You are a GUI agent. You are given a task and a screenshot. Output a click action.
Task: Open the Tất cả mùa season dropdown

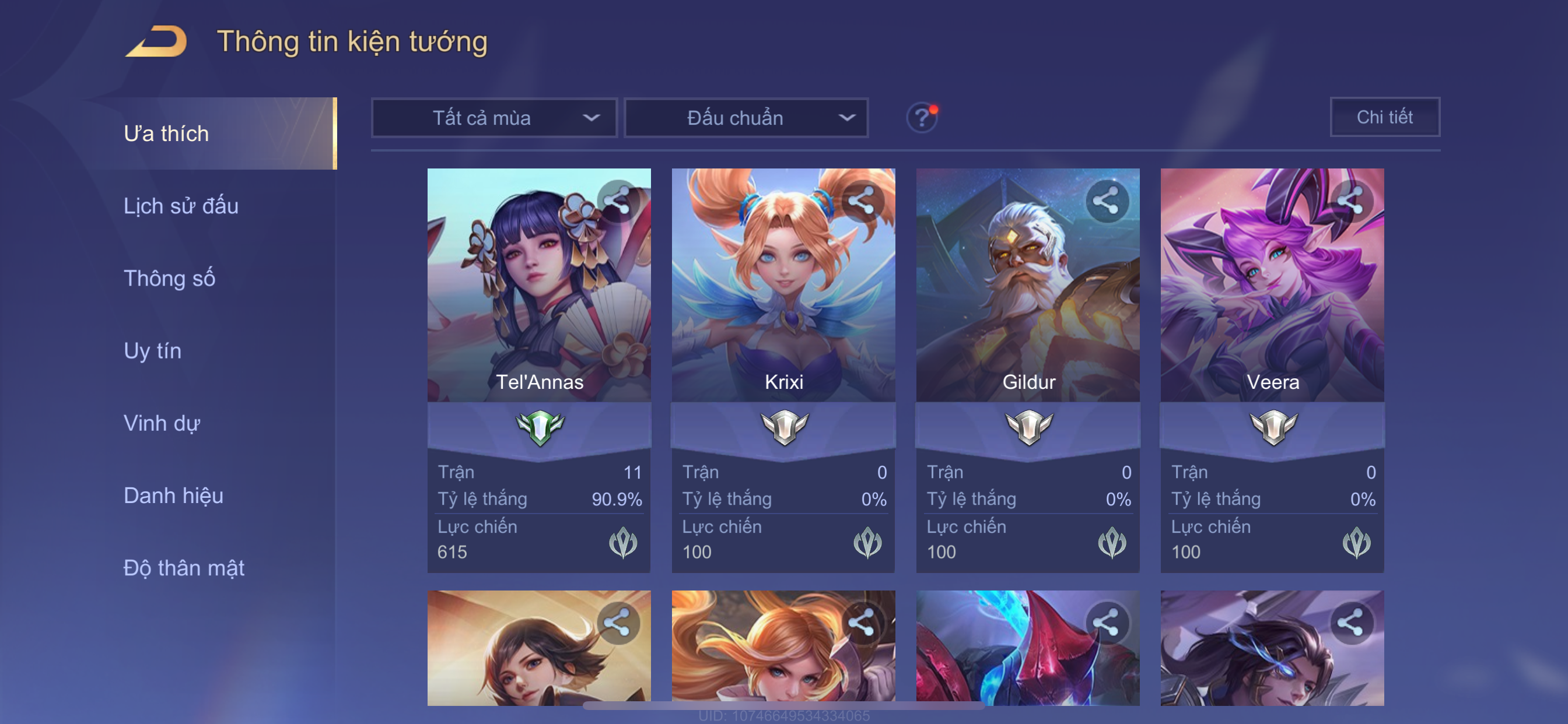point(494,117)
